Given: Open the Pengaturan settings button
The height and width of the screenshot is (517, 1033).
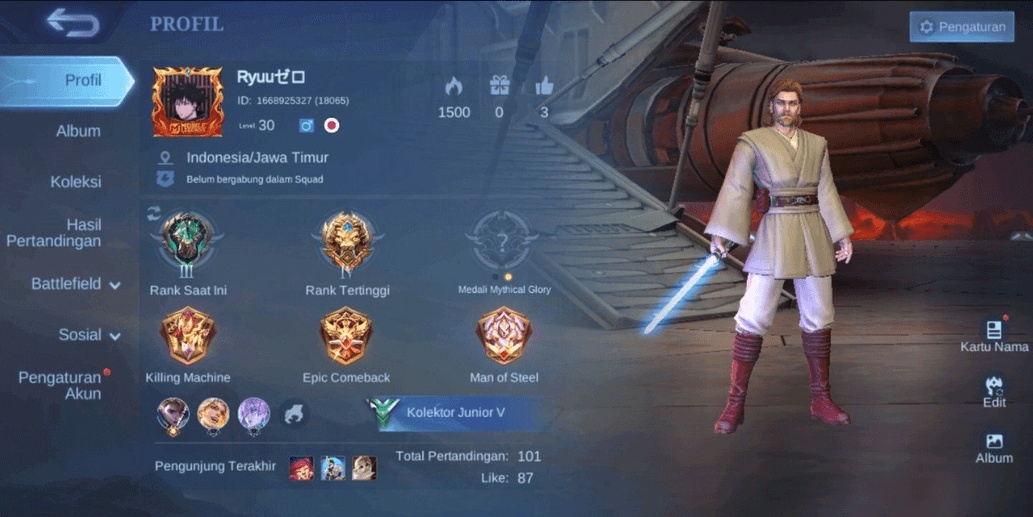Looking at the screenshot, I should pos(961,27).
